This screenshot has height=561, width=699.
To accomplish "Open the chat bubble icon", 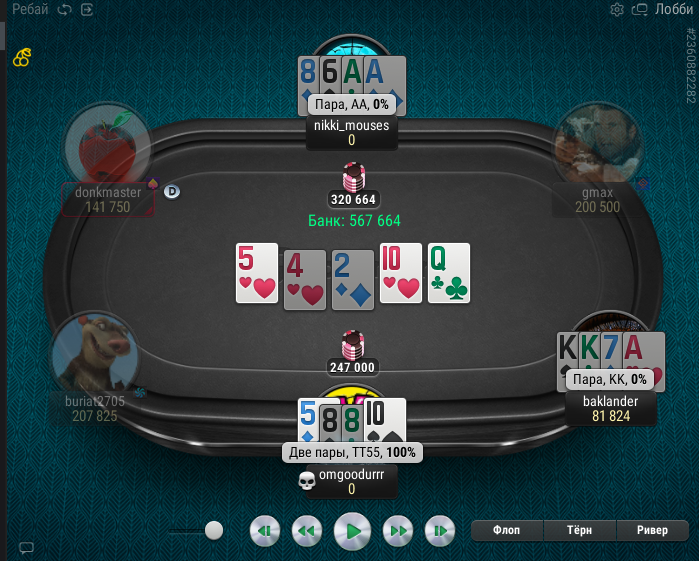I will coord(27,548).
